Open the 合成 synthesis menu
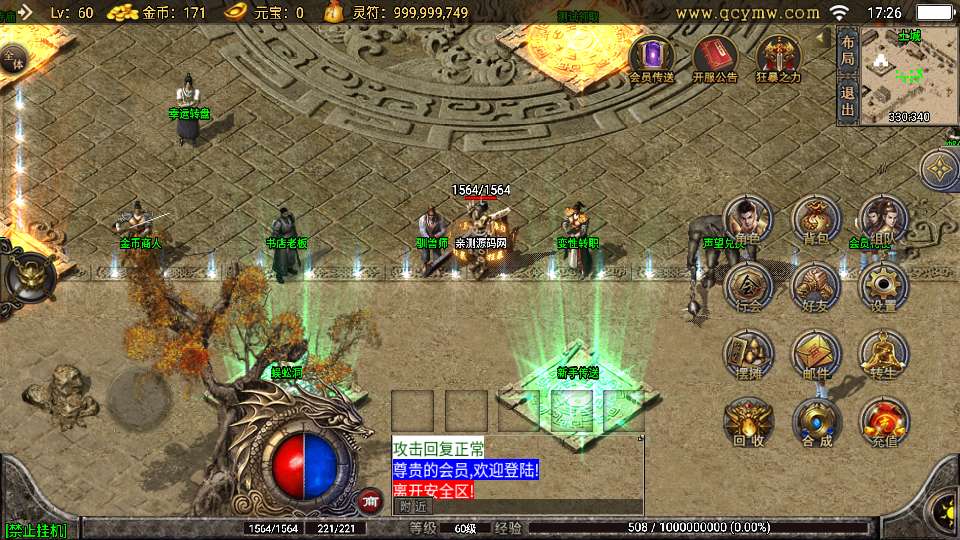This screenshot has height=540, width=960. click(x=816, y=421)
